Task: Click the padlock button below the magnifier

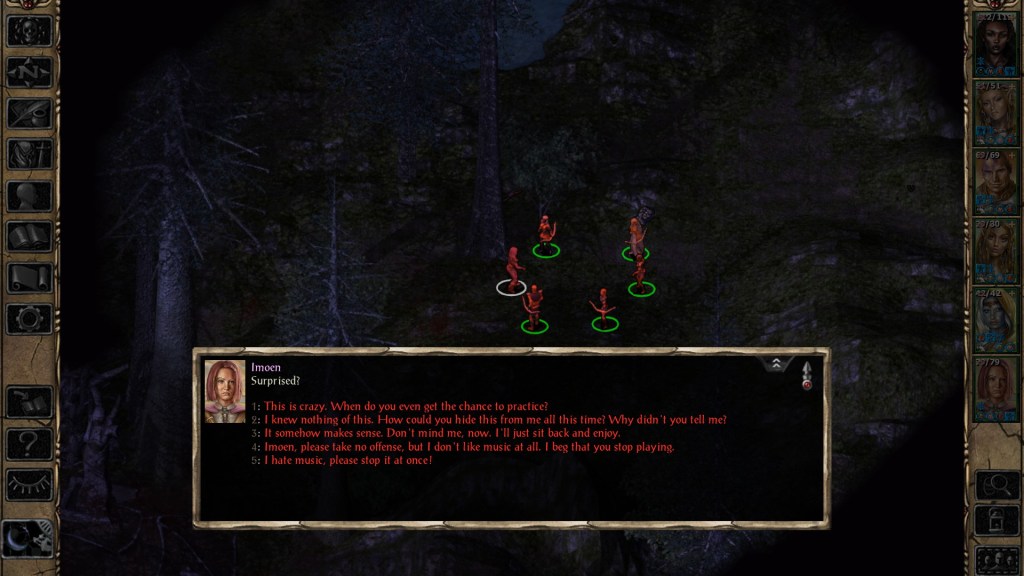Action: click(996, 521)
